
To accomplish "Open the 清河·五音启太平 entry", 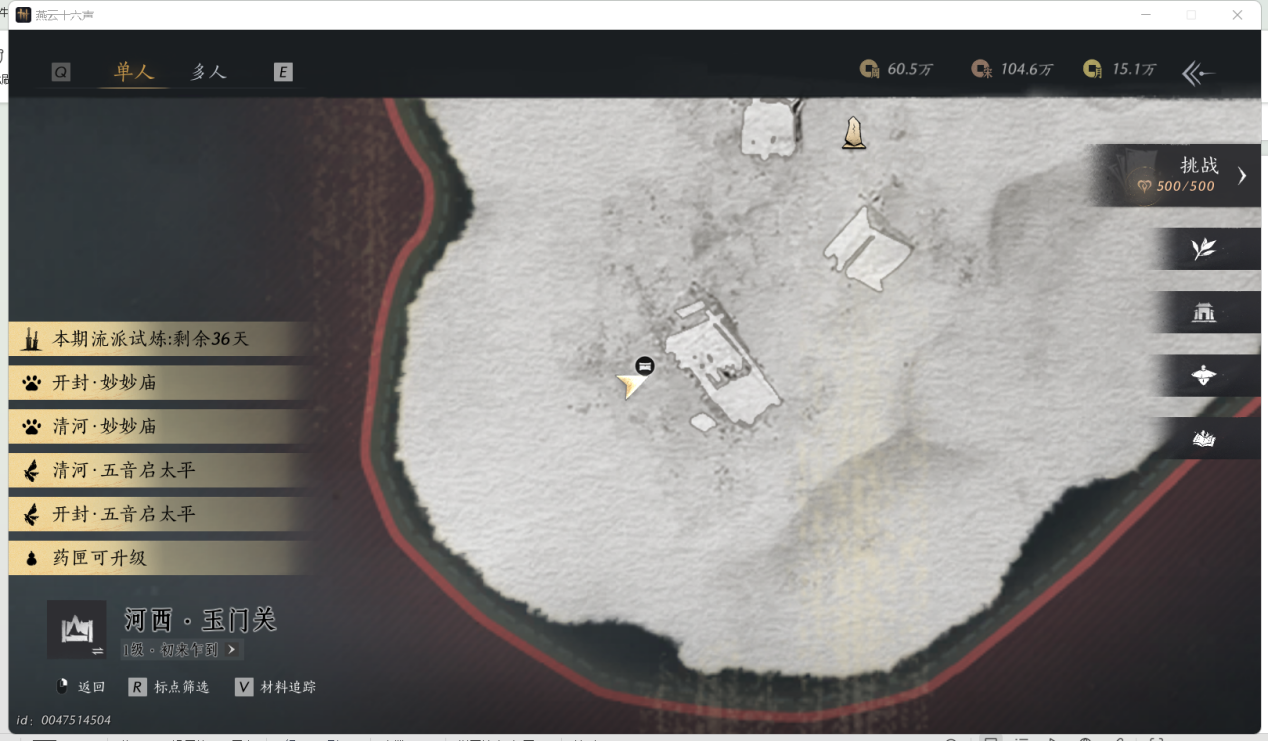I will coord(124,470).
